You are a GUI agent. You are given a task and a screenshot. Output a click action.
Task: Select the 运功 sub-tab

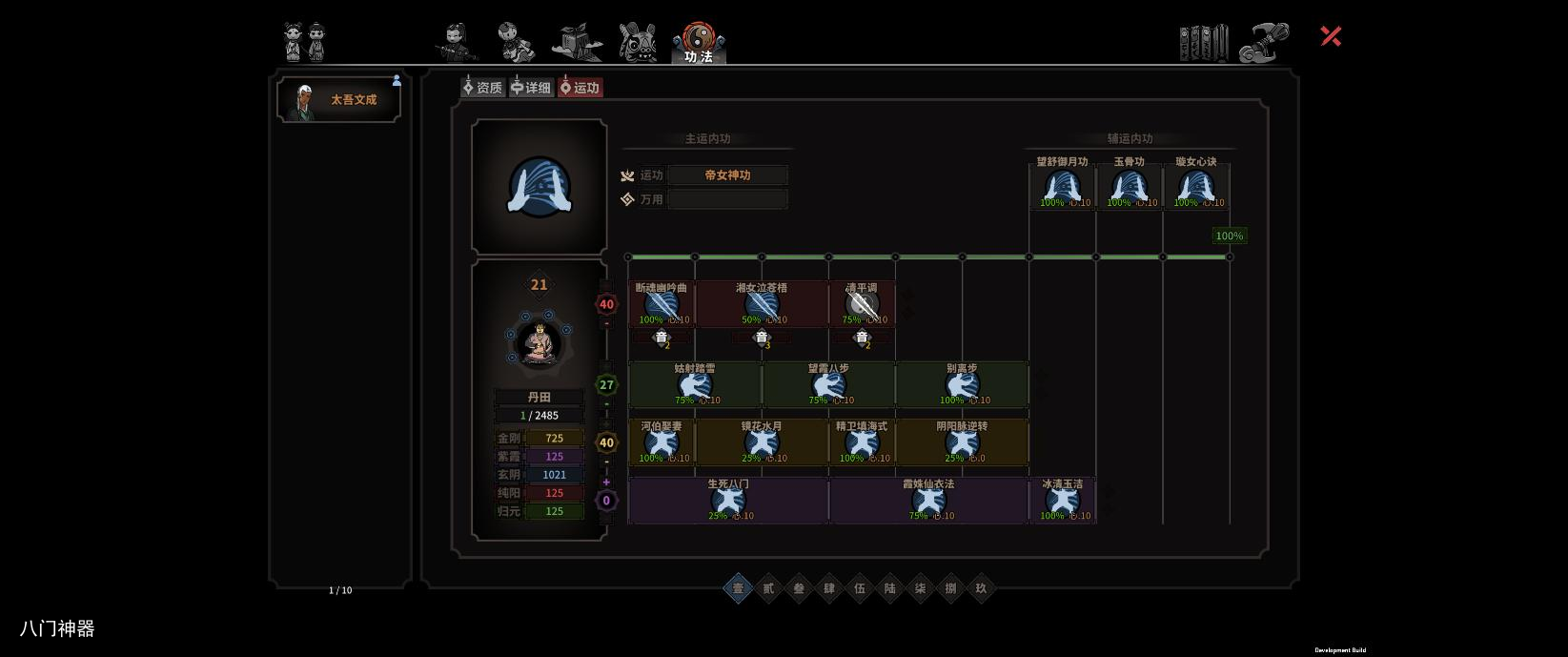click(x=580, y=88)
